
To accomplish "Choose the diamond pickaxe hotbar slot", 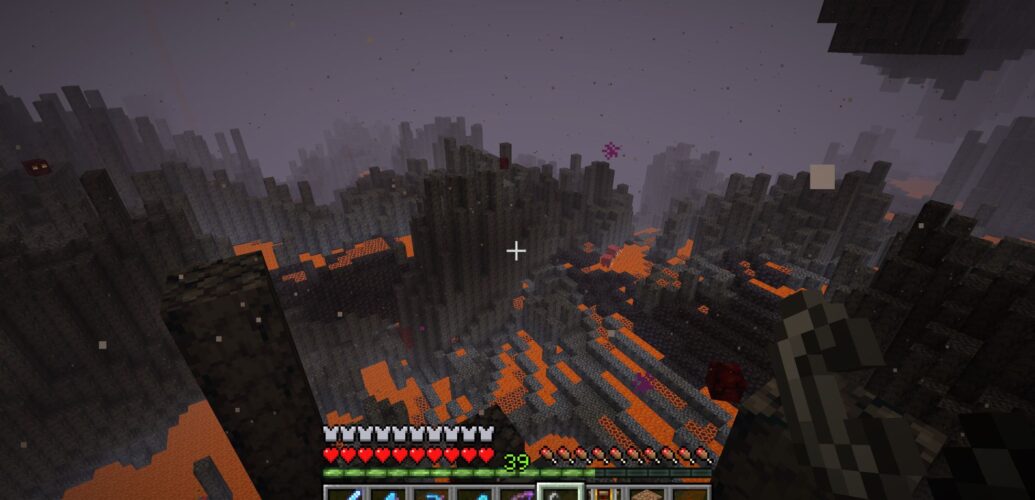I will click(x=430, y=494).
